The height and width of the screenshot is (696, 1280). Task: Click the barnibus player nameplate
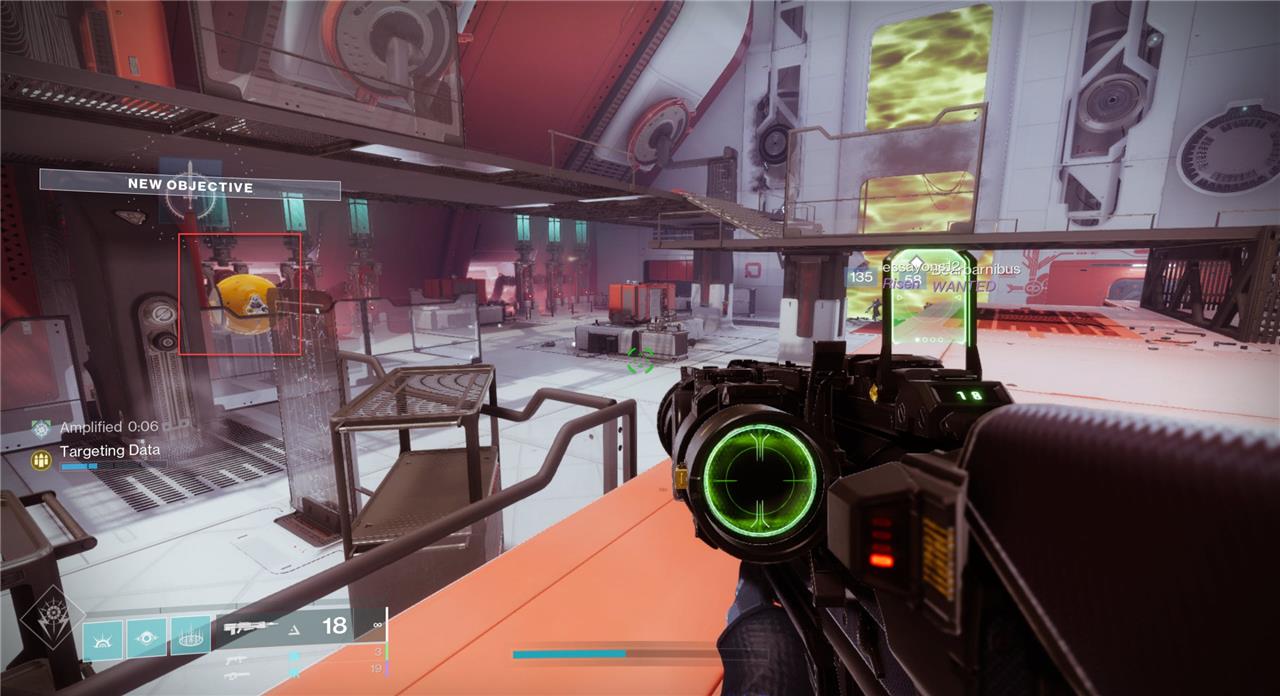tap(989, 268)
